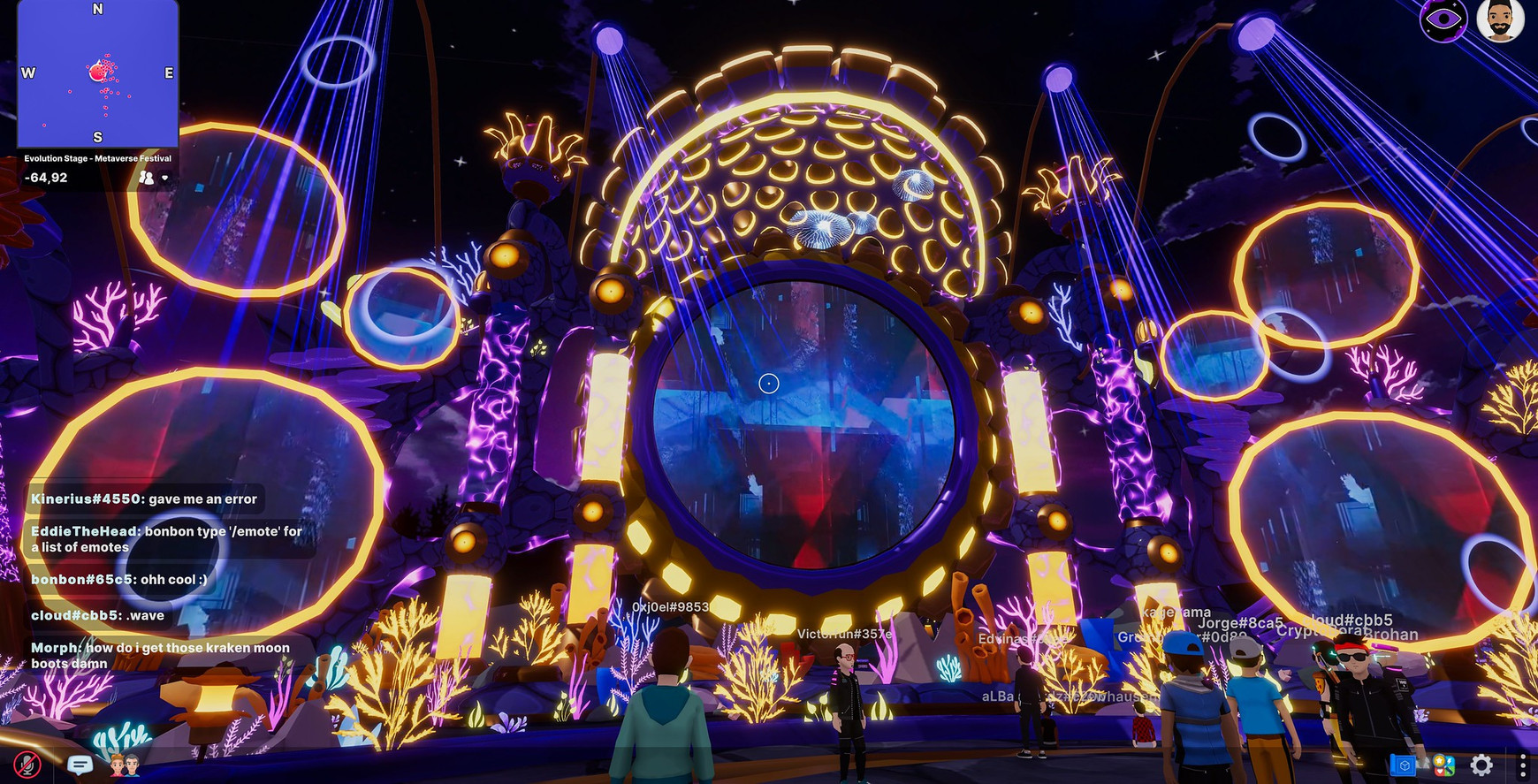Open the chat bubble window
This screenshot has width=1538, height=784.
click(80, 765)
